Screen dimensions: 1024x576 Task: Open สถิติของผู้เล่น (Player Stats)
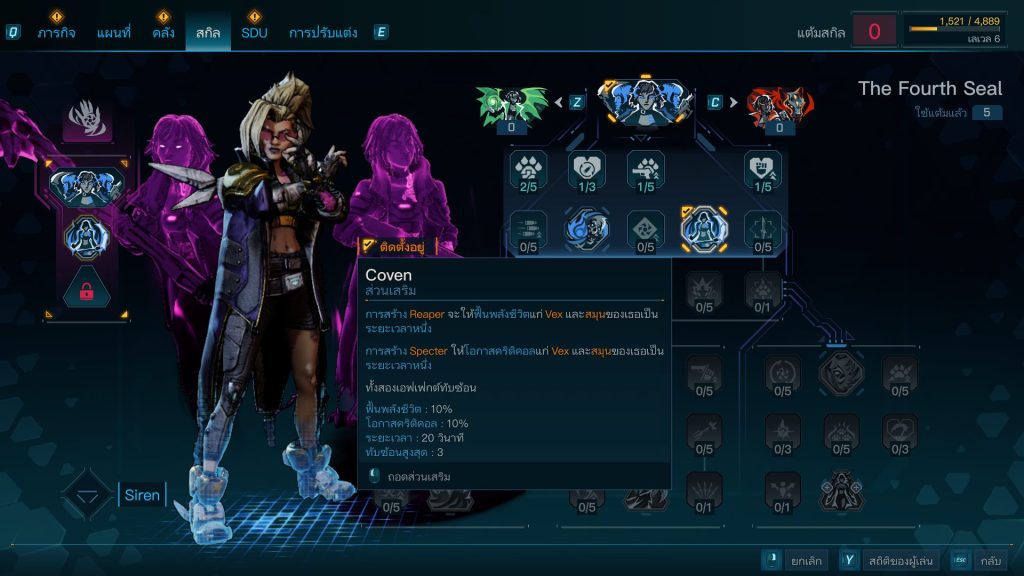point(889,561)
